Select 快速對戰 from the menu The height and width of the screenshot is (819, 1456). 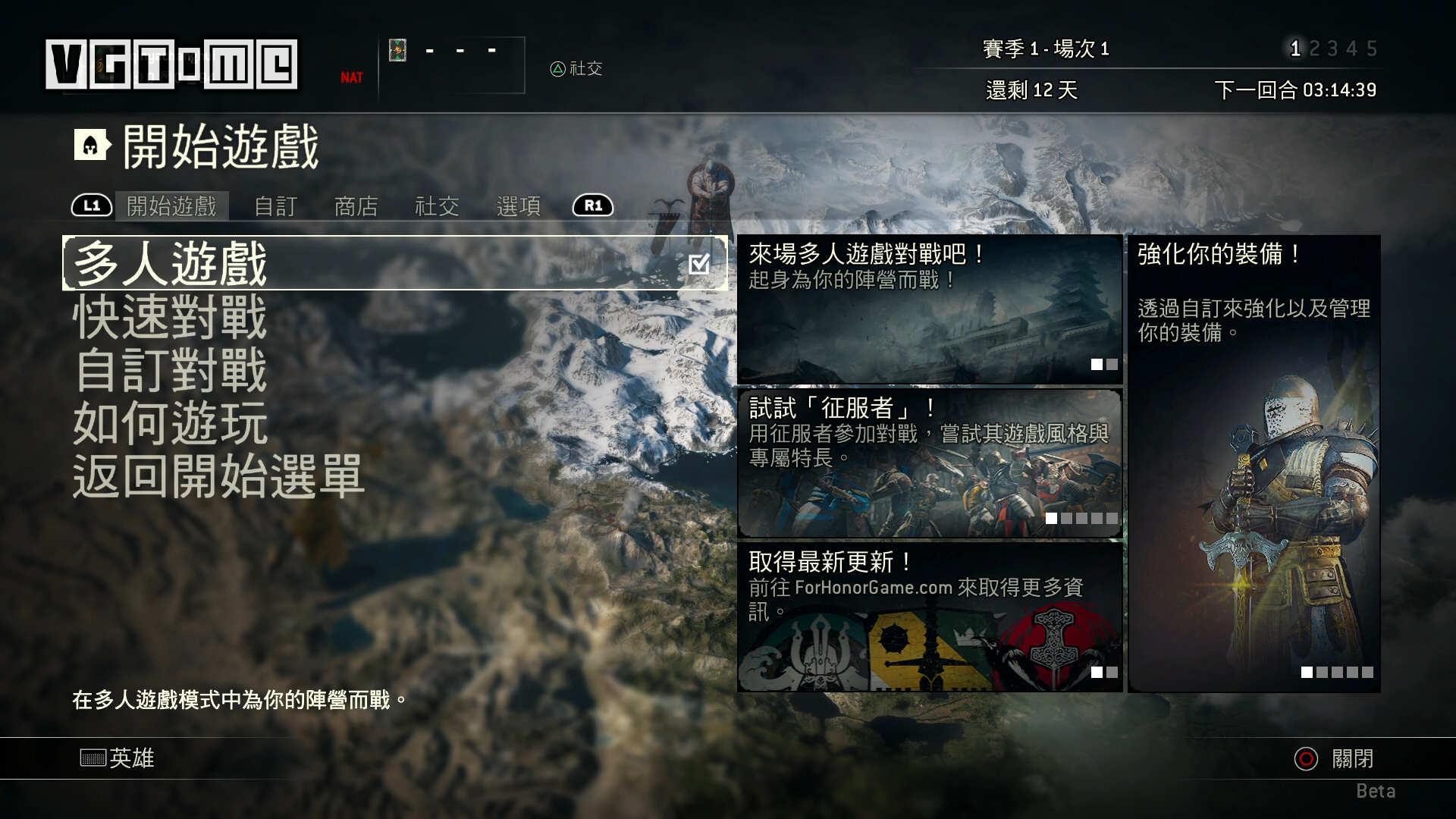[168, 318]
